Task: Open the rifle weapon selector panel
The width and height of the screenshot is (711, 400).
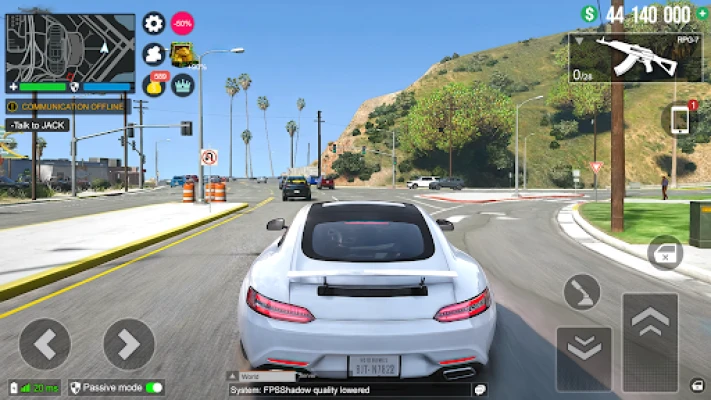Action: point(635,58)
